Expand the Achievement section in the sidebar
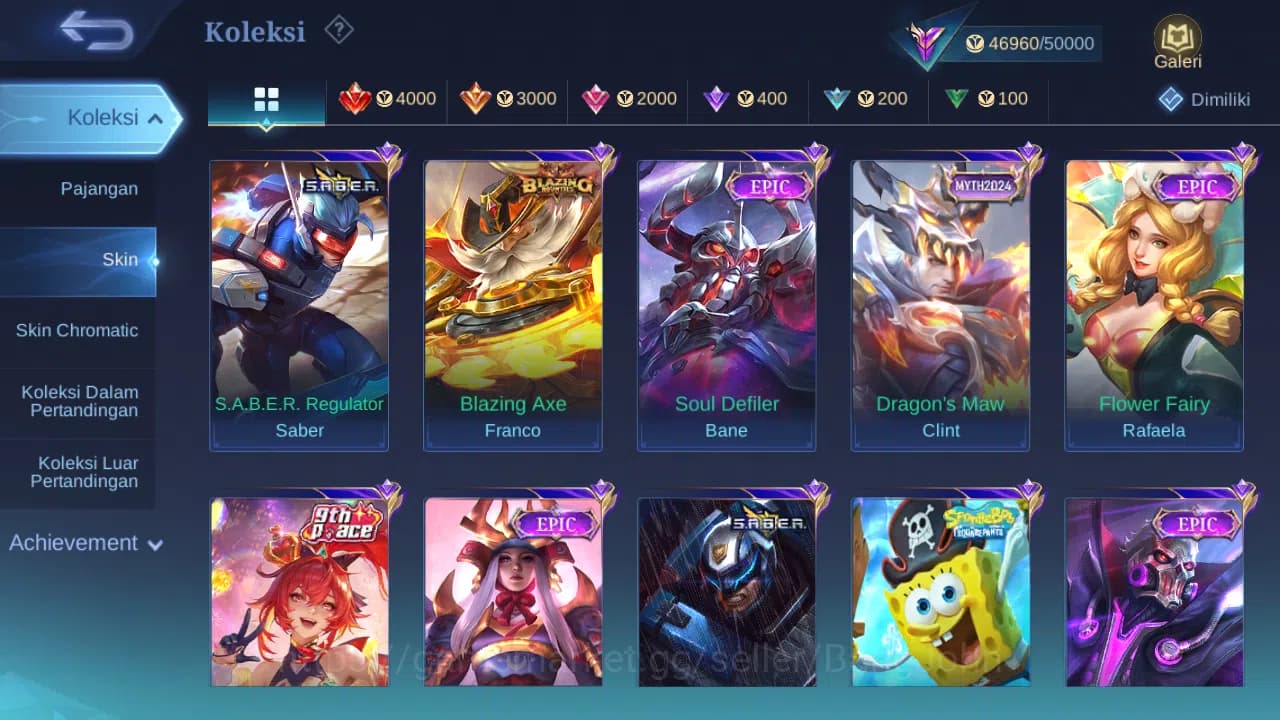This screenshot has width=1280, height=720. pyautogui.click(x=84, y=543)
